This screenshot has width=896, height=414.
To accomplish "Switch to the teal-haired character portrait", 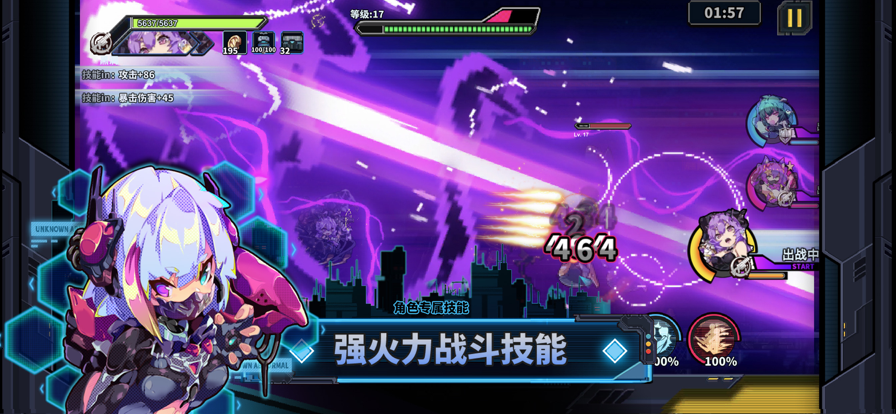I will click(x=771, y=122).
